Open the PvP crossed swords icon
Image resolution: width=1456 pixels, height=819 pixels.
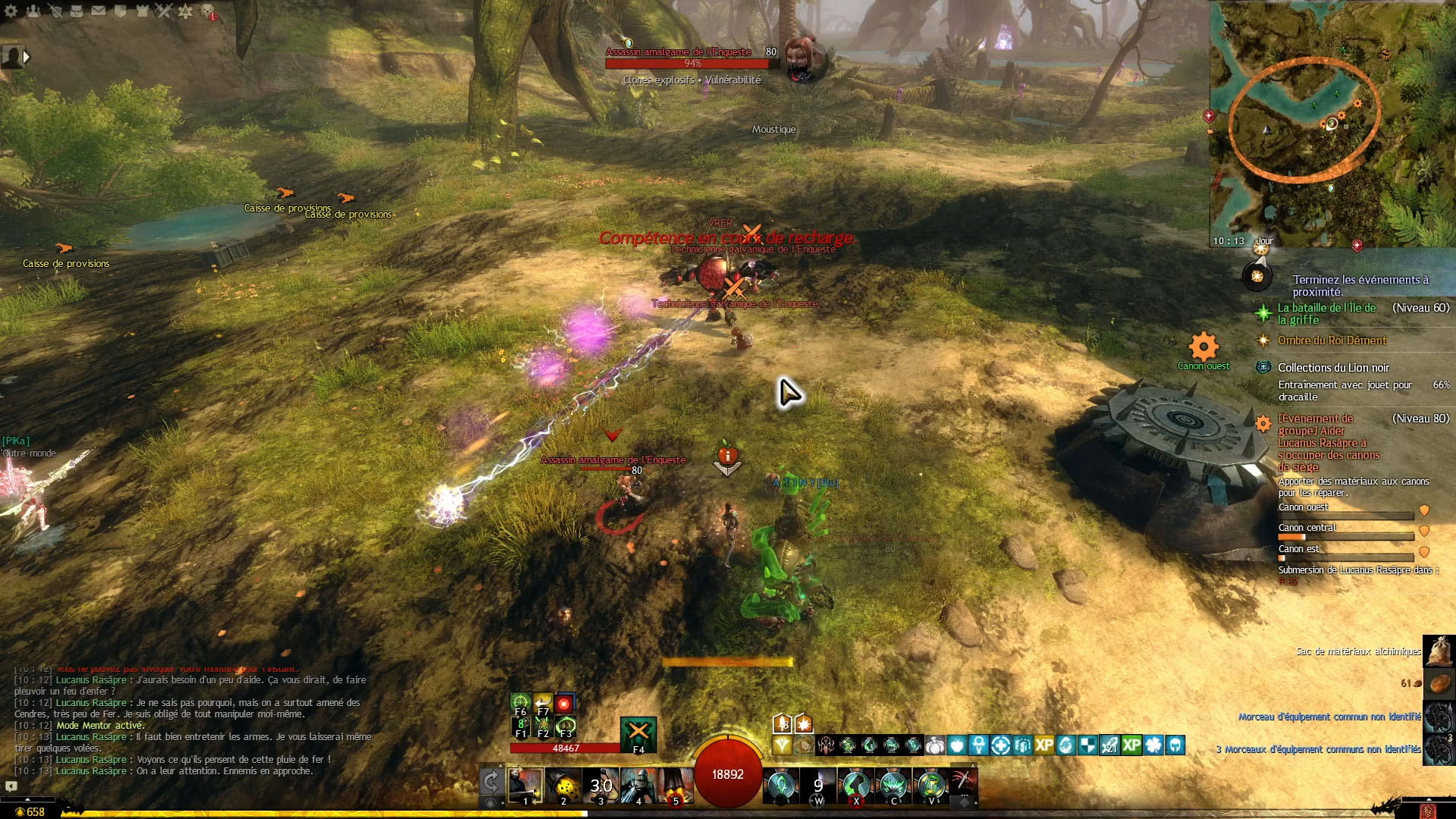(x=165, y=11)
